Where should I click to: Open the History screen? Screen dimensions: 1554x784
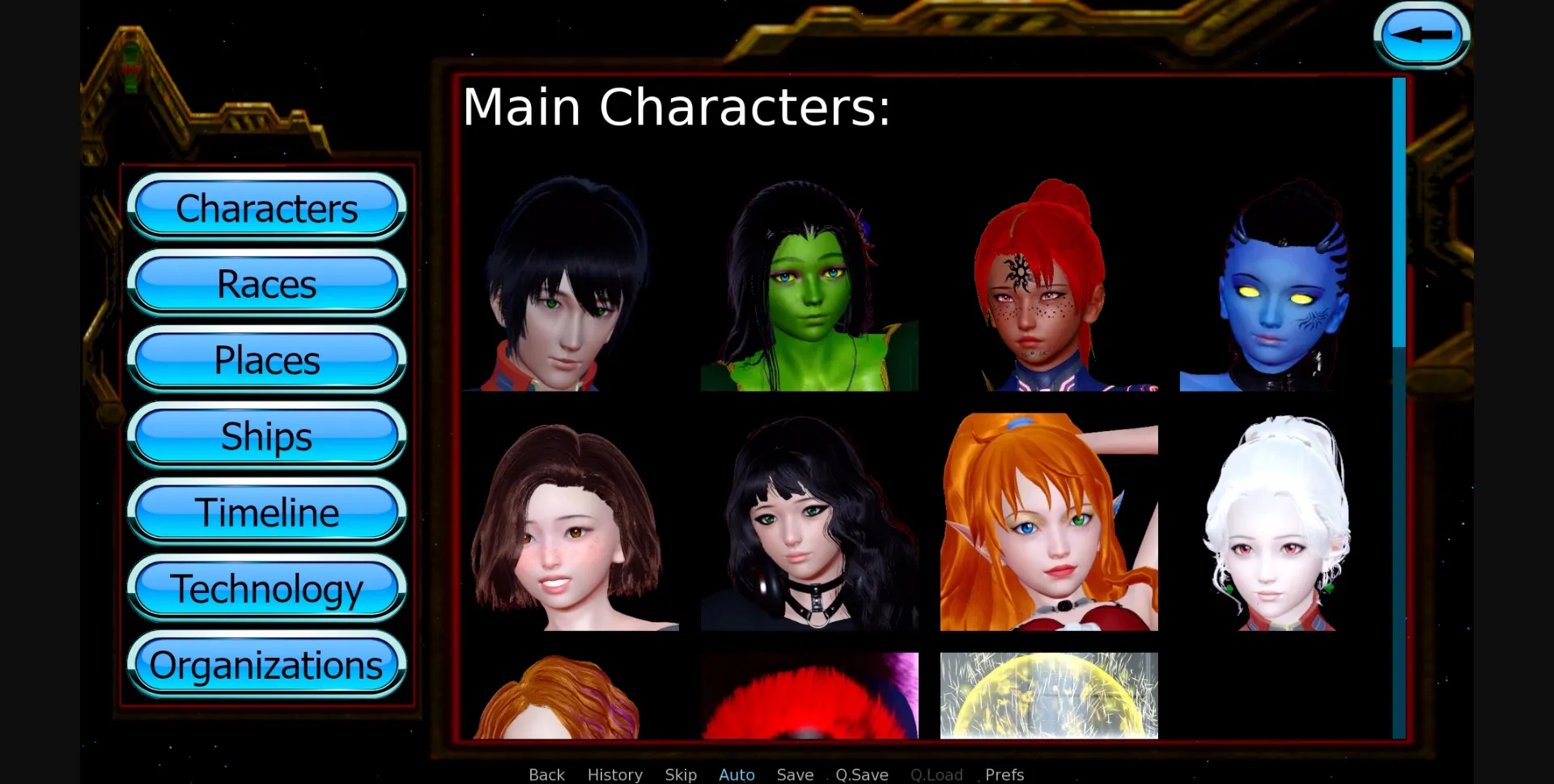614,773
